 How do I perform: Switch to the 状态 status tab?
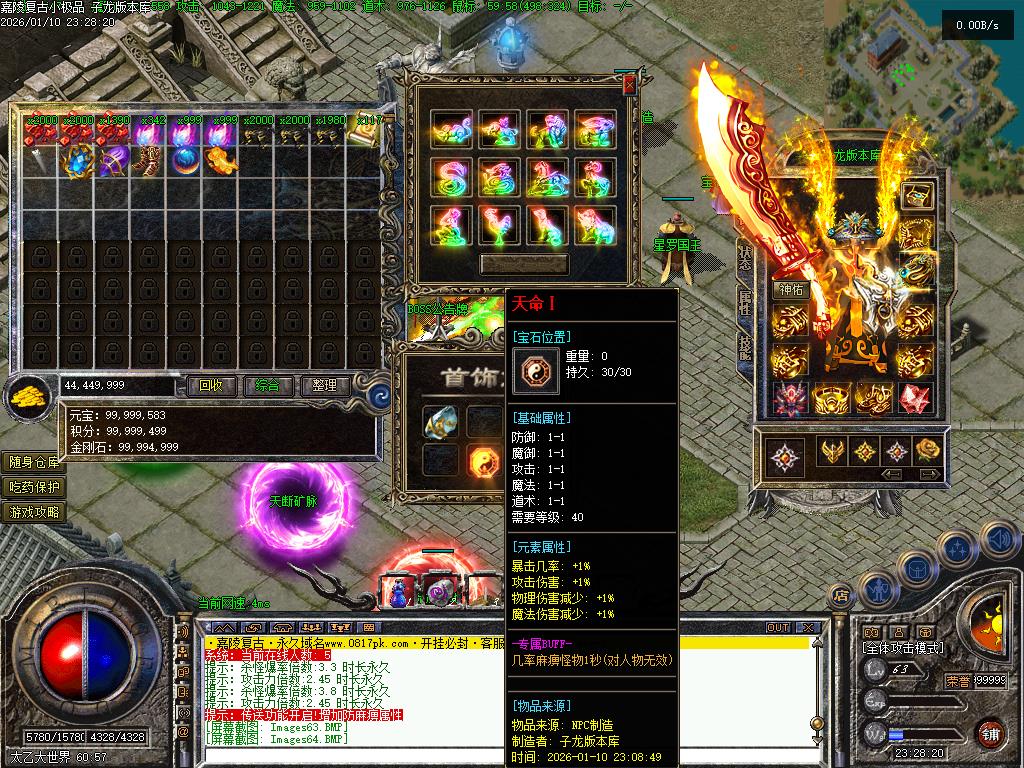pos(745,258)
